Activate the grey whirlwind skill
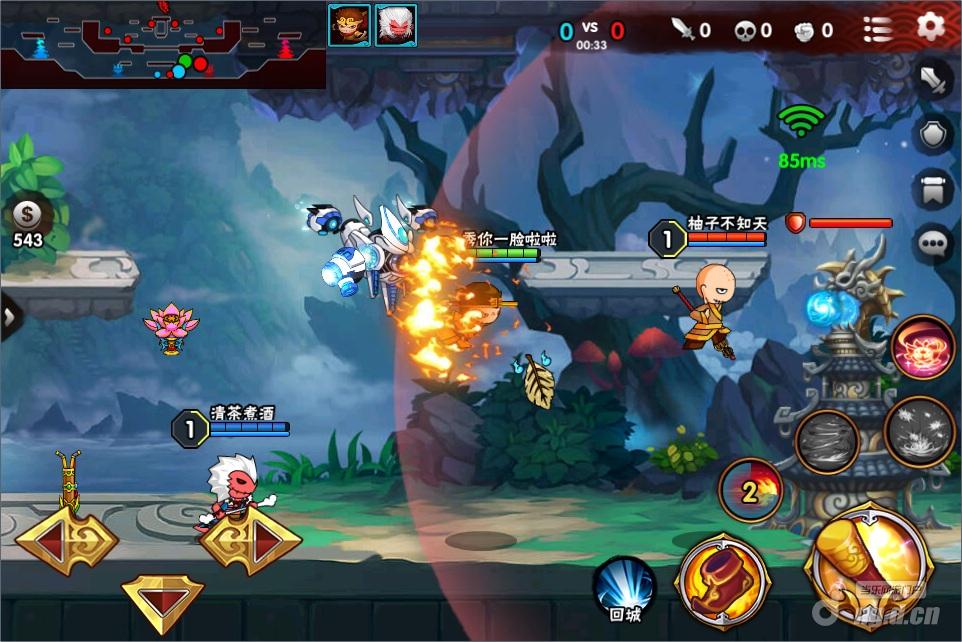The image size is (962, 642). click(x=828, y=441)
